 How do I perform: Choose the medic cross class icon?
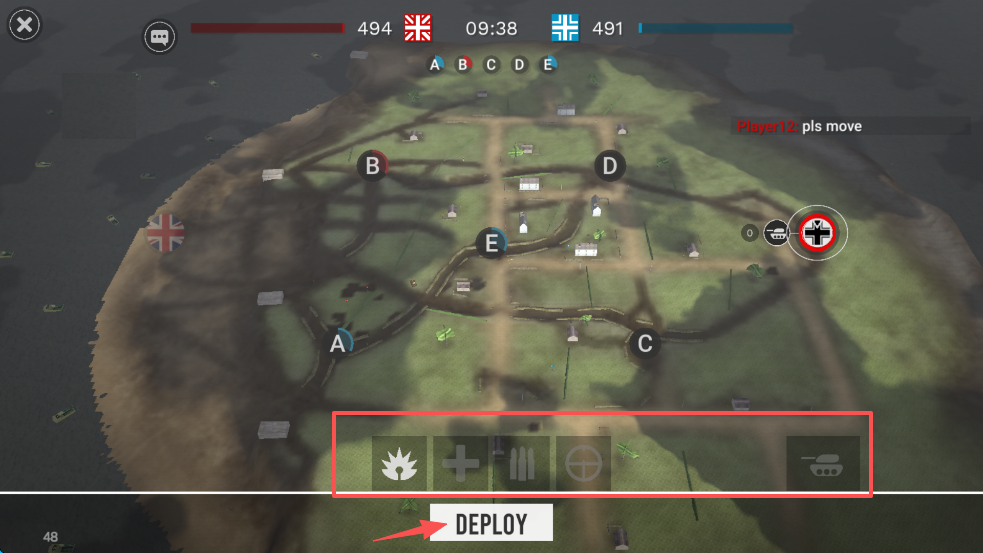(x=460, y=463)
